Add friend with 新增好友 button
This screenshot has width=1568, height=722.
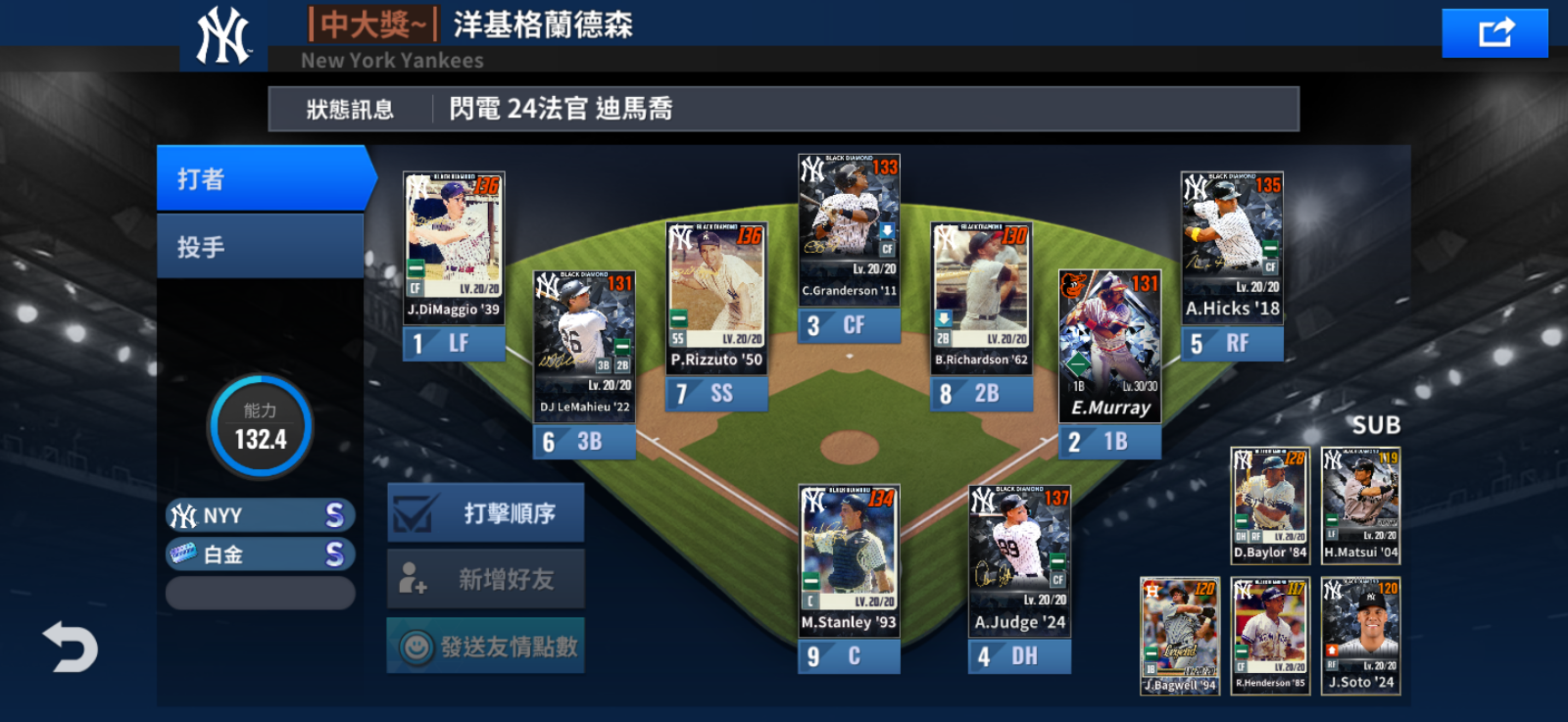[485, 579]
